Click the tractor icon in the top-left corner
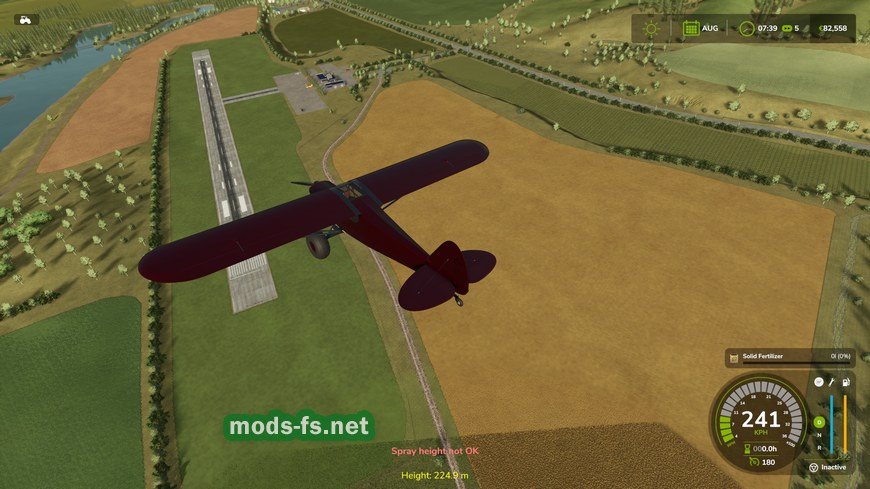This screenshot has height=489, width=870. [x=24, y=19]
